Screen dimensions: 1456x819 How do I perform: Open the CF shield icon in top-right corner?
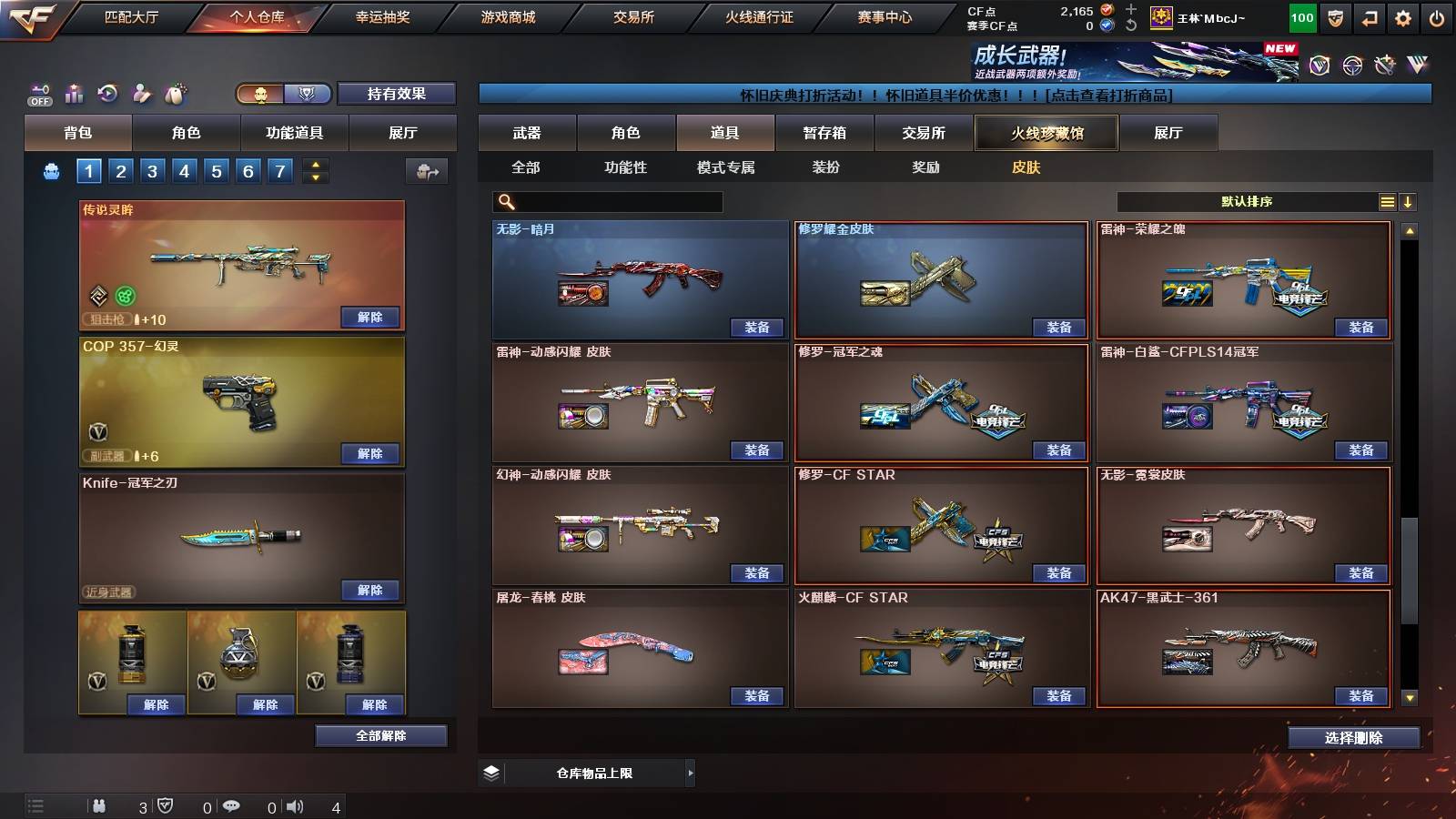1335,17
